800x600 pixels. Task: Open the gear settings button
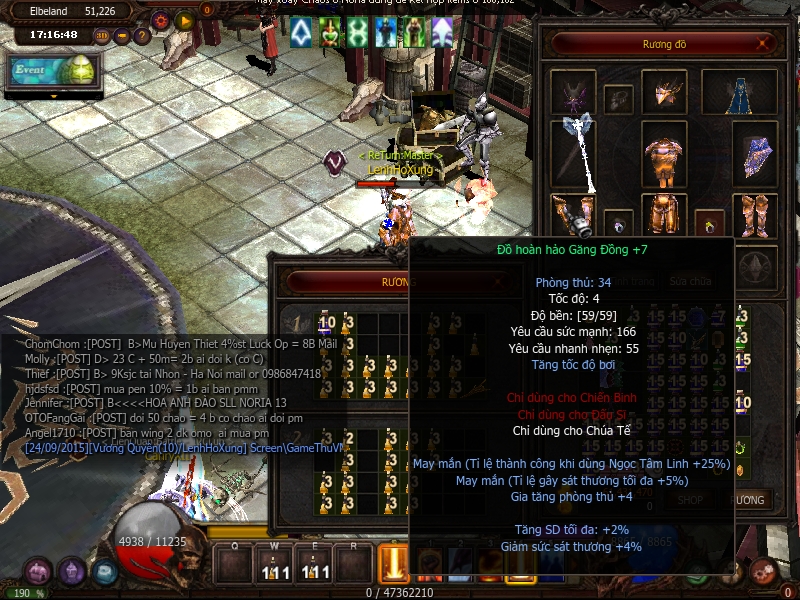click(161, 19)
